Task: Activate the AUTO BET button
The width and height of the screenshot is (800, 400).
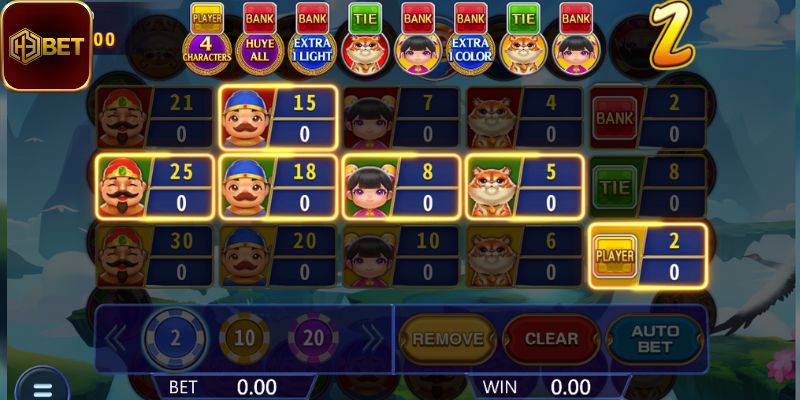Action: (655, 339)
